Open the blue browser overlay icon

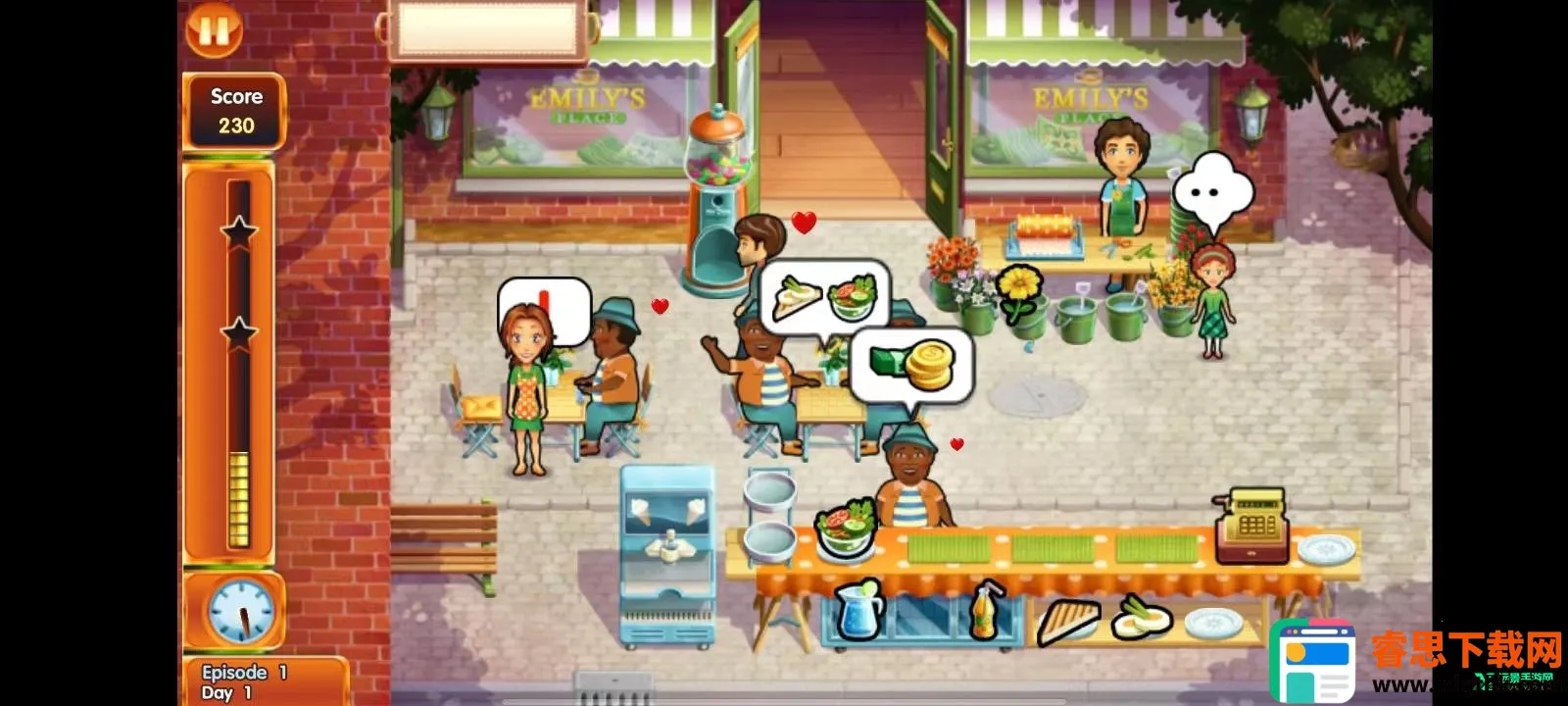coord(1312,662)
